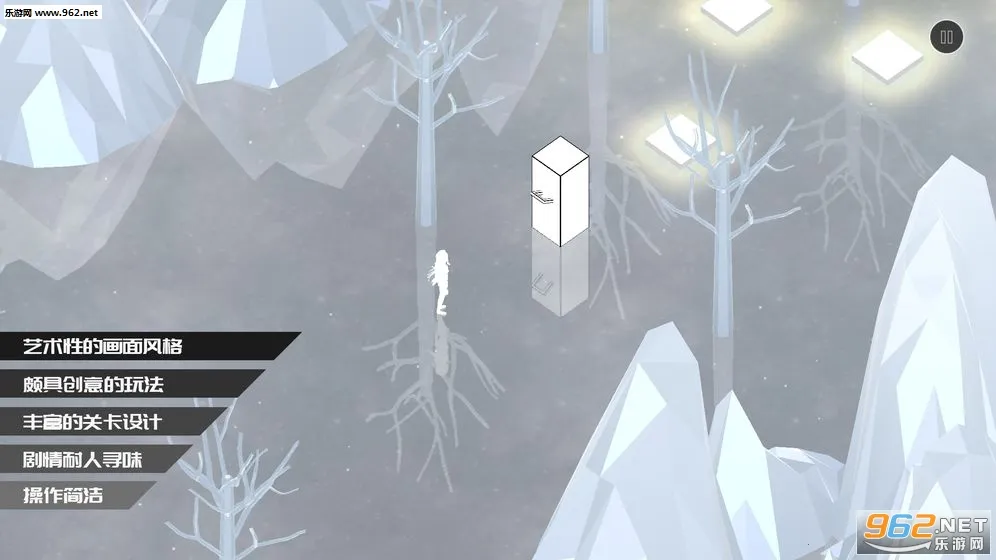Pause the game with the round pause button
Image resolution: width=996 pixels, height=560 pixels.
pos(946,39)
